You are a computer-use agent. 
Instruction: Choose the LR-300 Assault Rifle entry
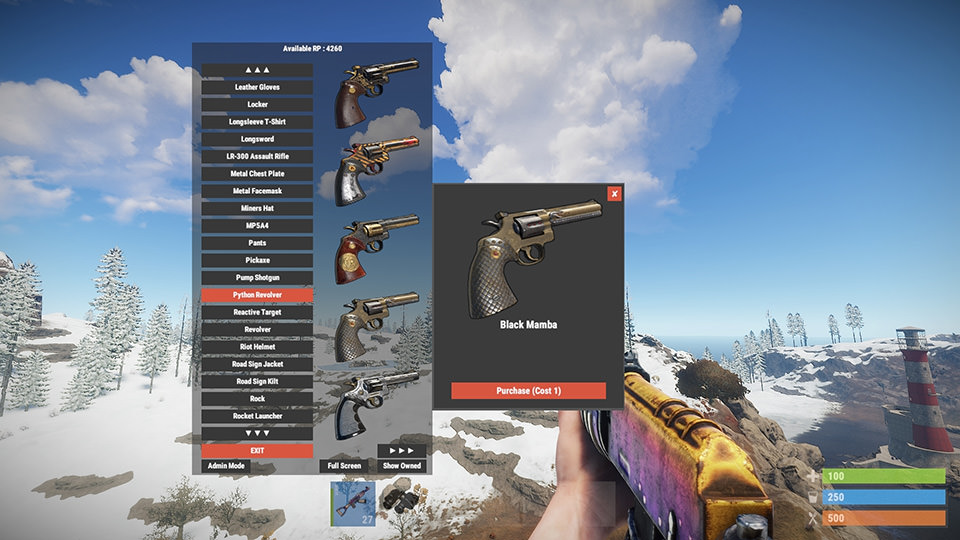(x=257, y=156)
